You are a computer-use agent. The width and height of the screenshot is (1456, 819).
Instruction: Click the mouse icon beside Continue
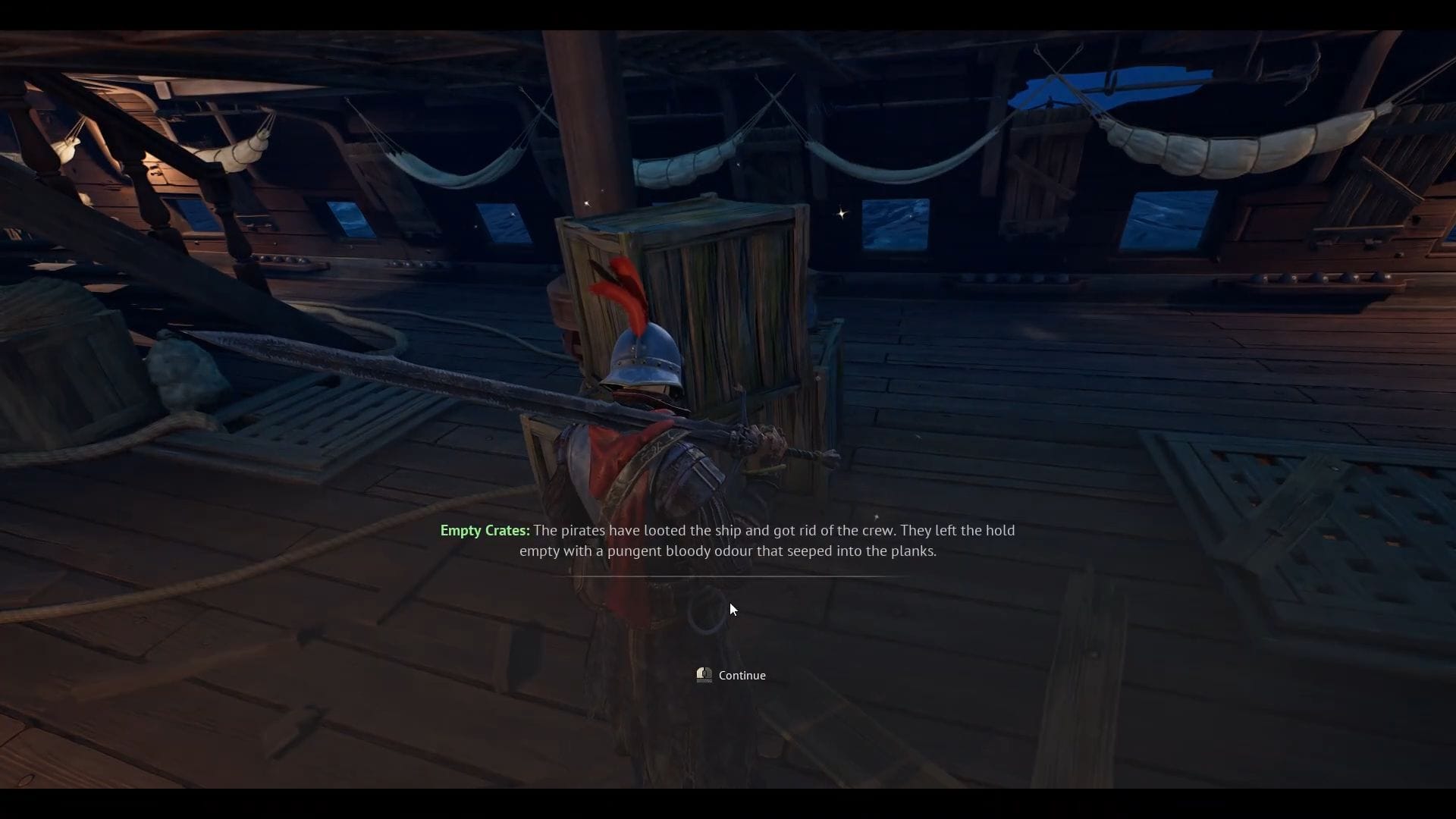[703, 674]
